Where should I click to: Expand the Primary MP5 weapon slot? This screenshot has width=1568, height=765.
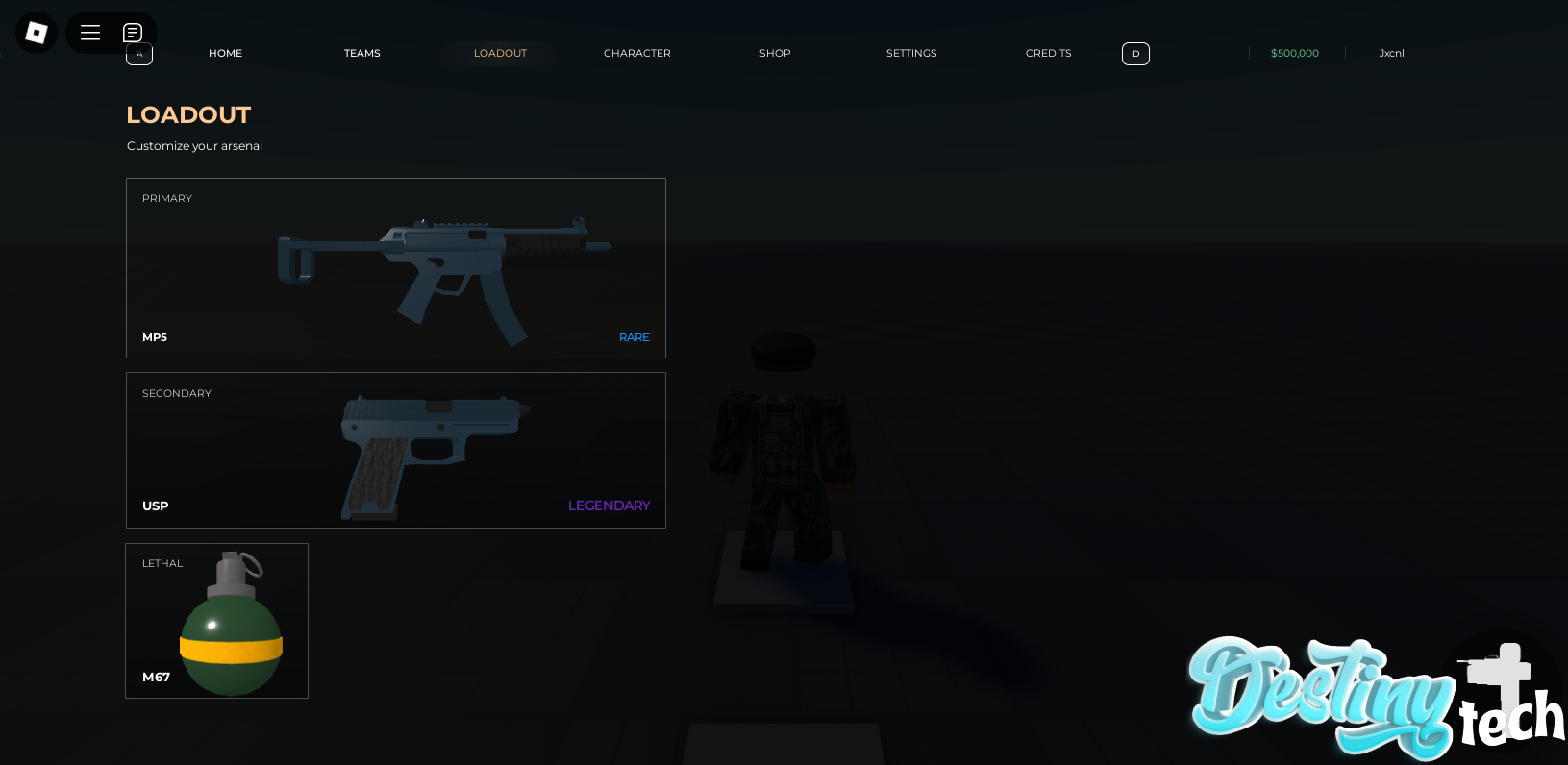point(395,267)
